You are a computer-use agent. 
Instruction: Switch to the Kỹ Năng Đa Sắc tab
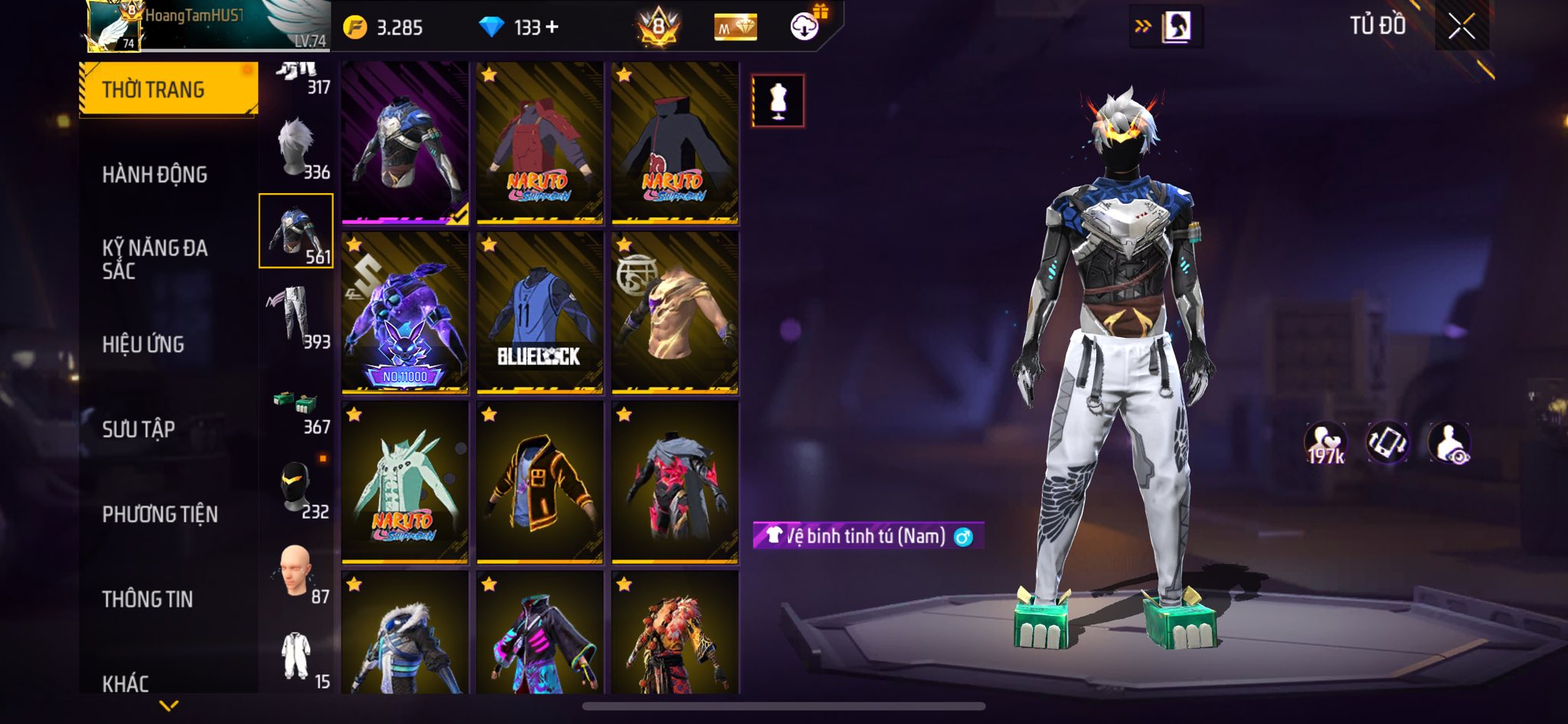(x=155, y=259)
